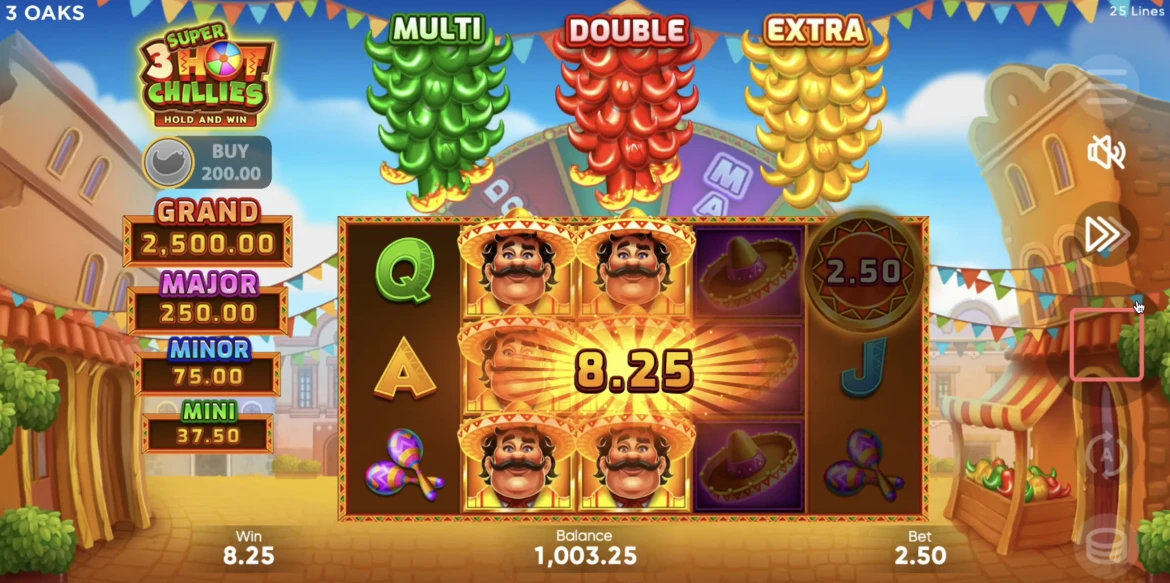Open the autoplay settings

pyautogui.click(x=1106, y=456)
